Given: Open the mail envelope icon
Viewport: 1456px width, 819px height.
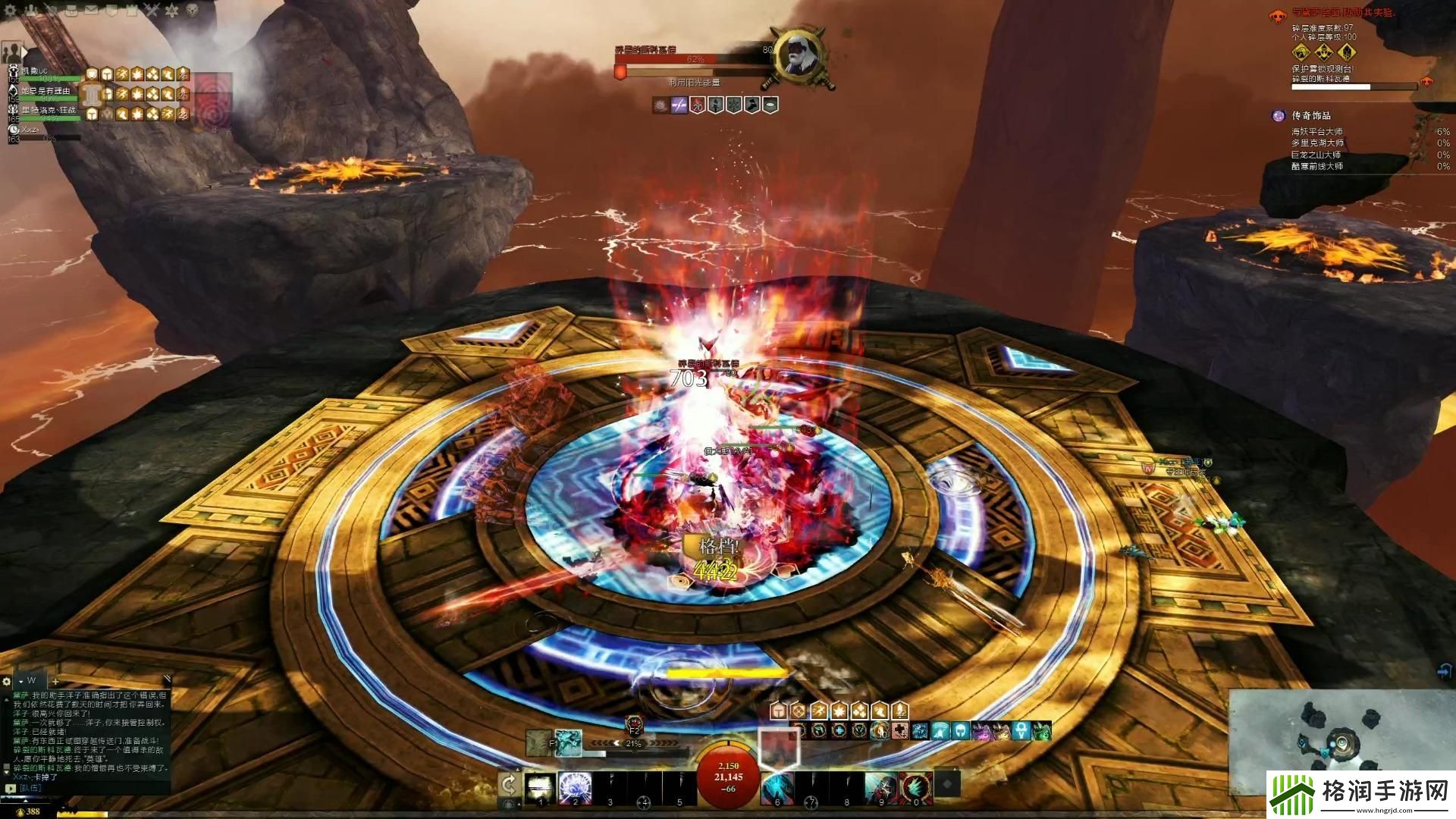Looking at the screenshot, I should pos(91,11).
